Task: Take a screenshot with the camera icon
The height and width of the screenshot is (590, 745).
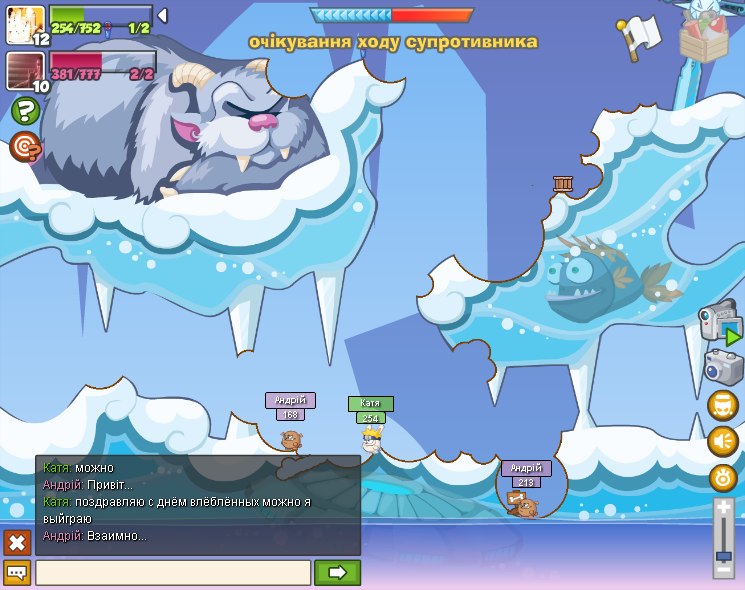Action: (x=722, y=367)
